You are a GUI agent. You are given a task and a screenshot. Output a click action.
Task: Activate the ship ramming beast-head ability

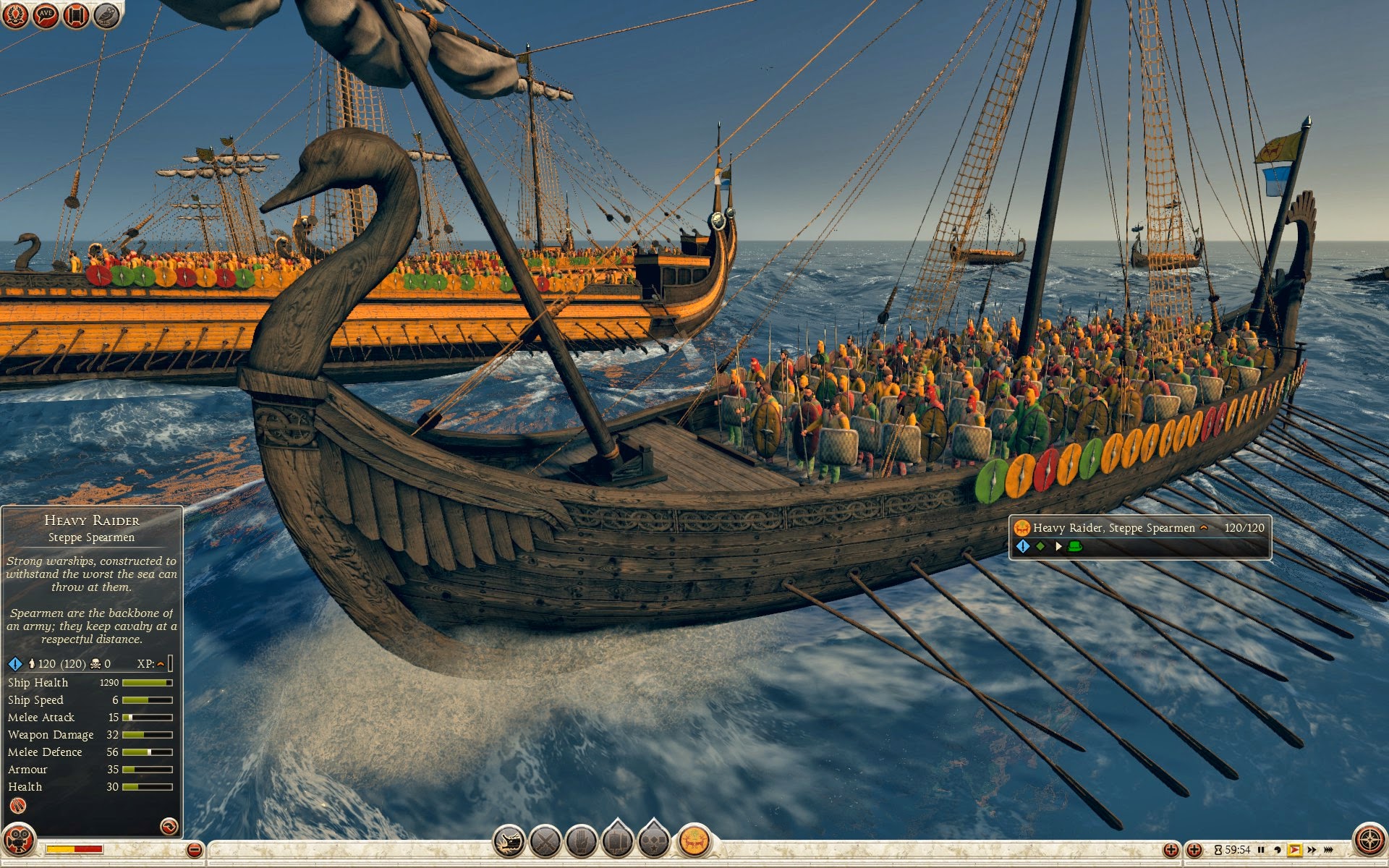[x=509, y=842]
